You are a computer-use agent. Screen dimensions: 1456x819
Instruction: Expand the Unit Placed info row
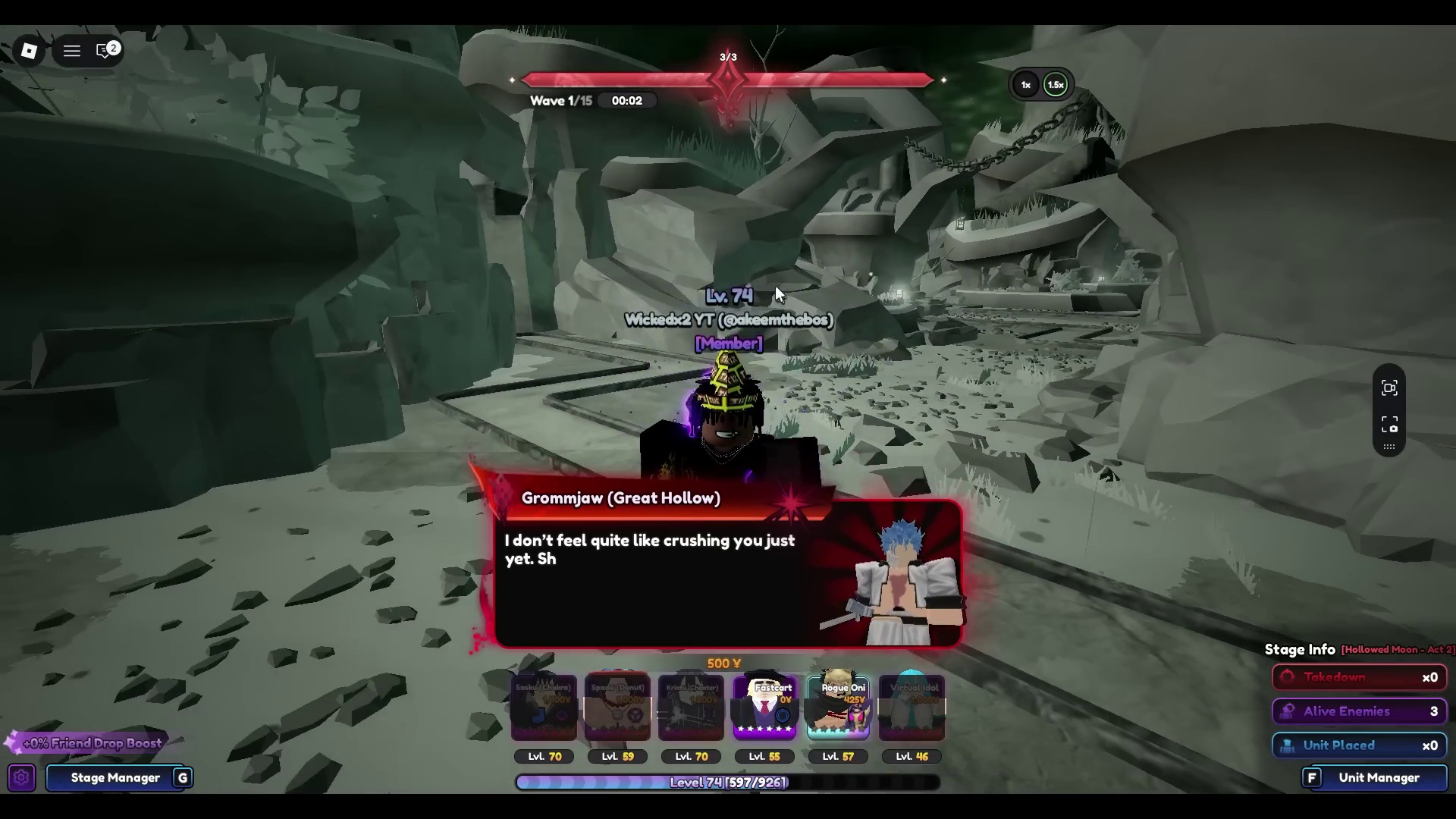[1360, 745]
